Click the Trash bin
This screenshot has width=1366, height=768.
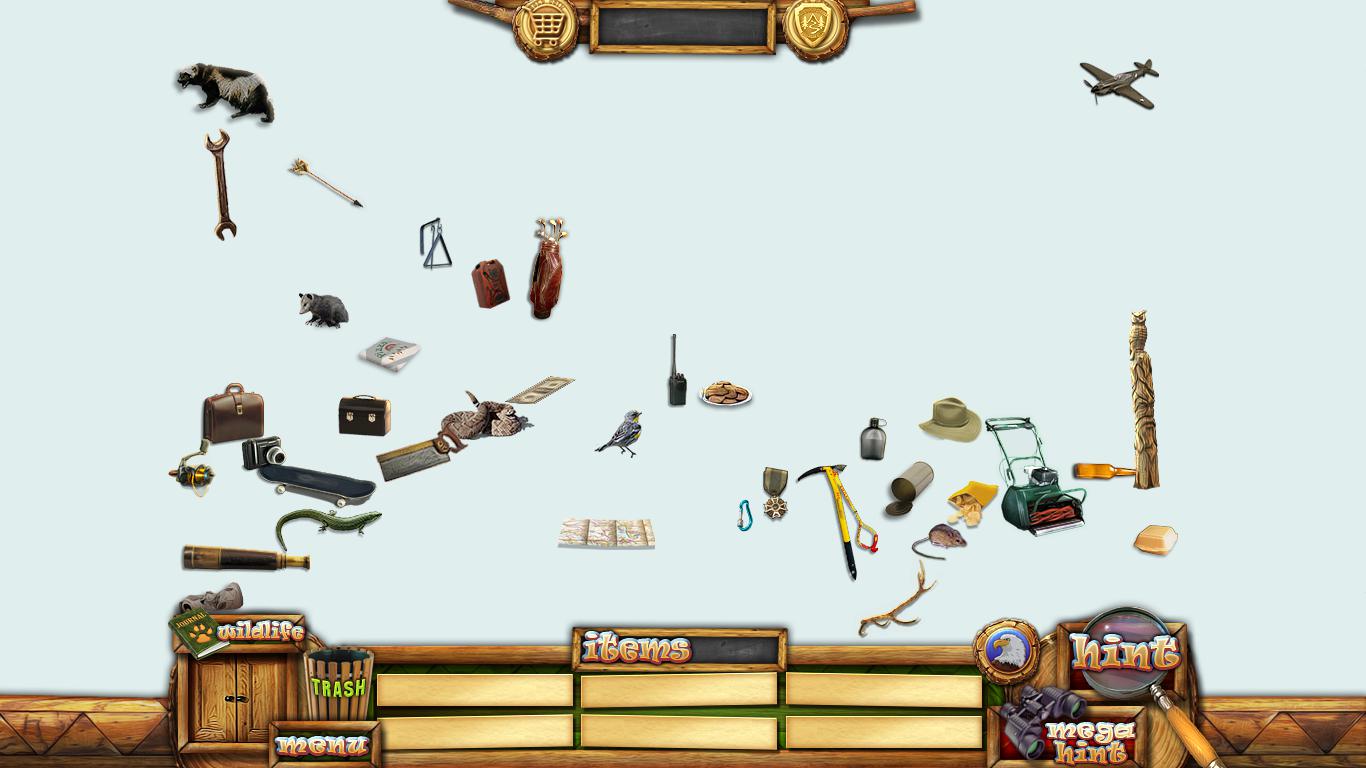click(338, 685)
